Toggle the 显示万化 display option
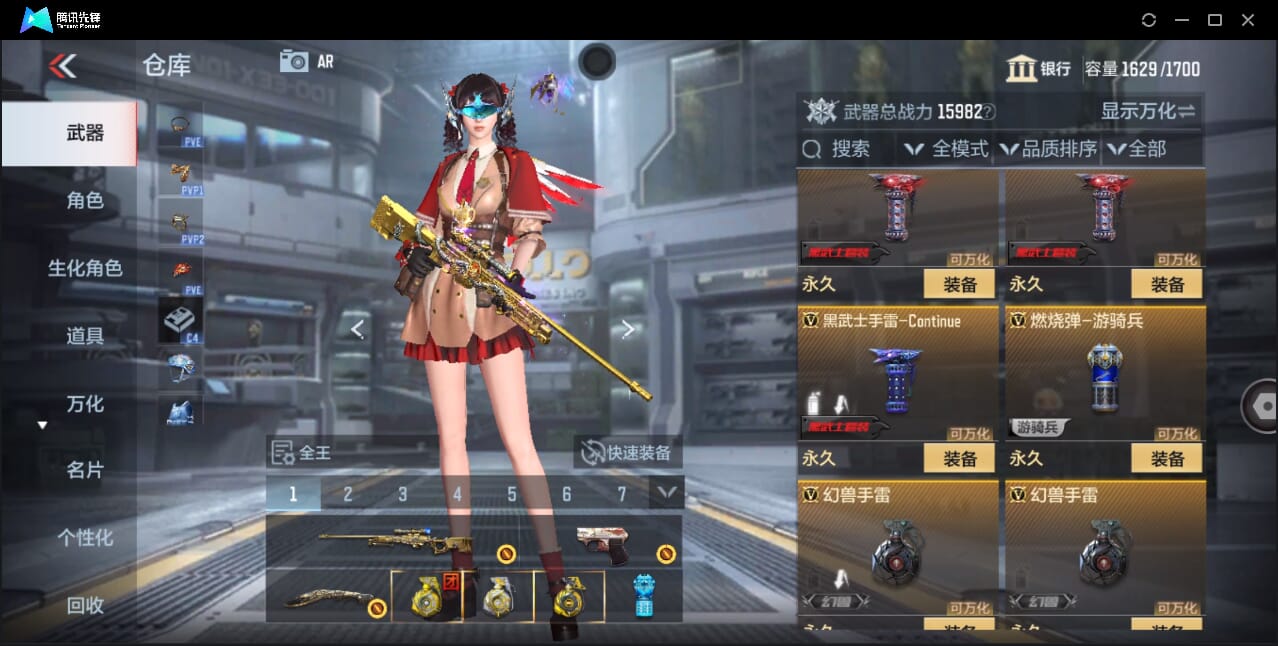 pyautogui.click(x=1148, y=111)
